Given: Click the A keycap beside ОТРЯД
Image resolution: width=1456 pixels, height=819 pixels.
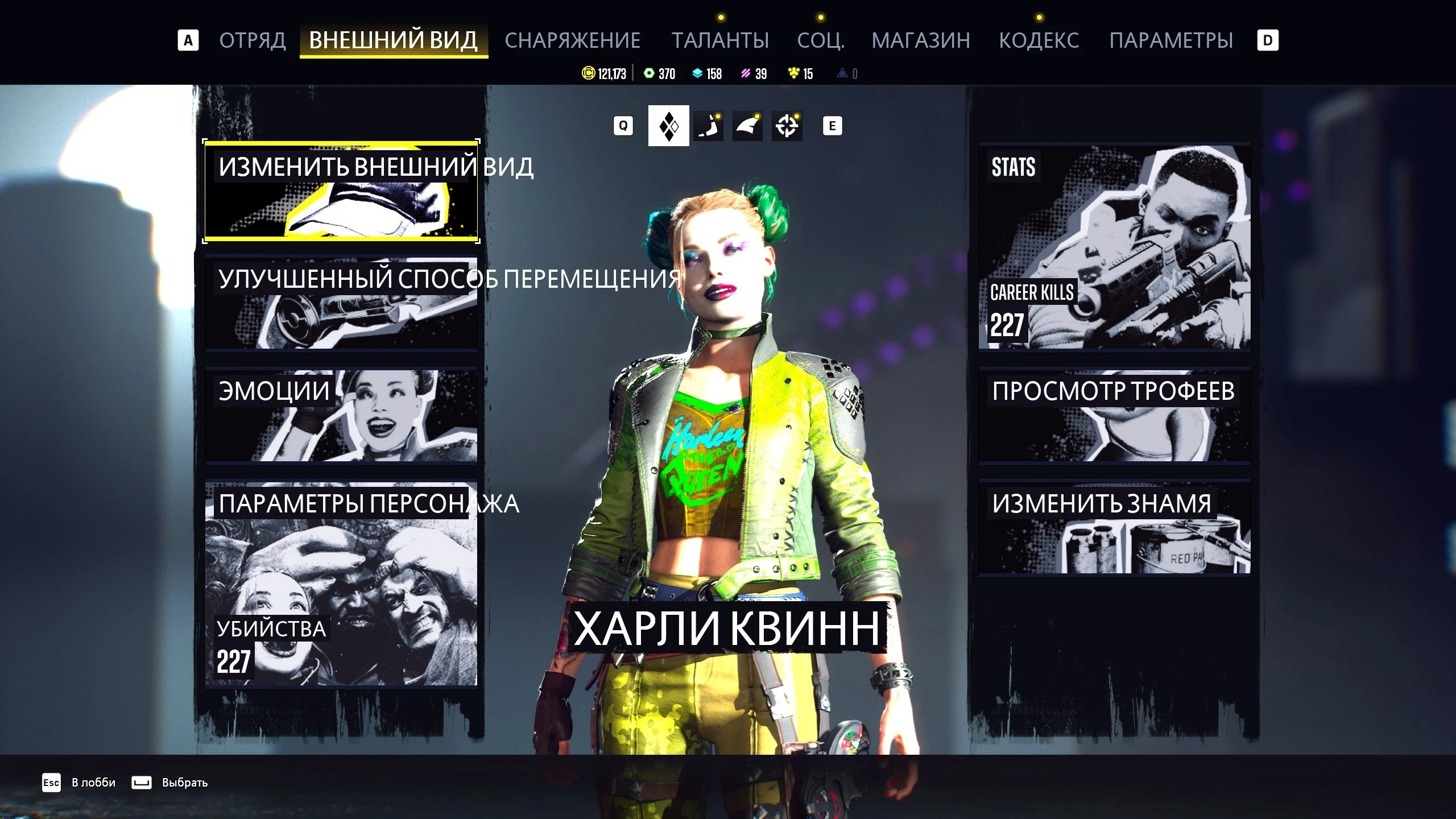Looking at the screenshot, I should click(x=188, y=40).
